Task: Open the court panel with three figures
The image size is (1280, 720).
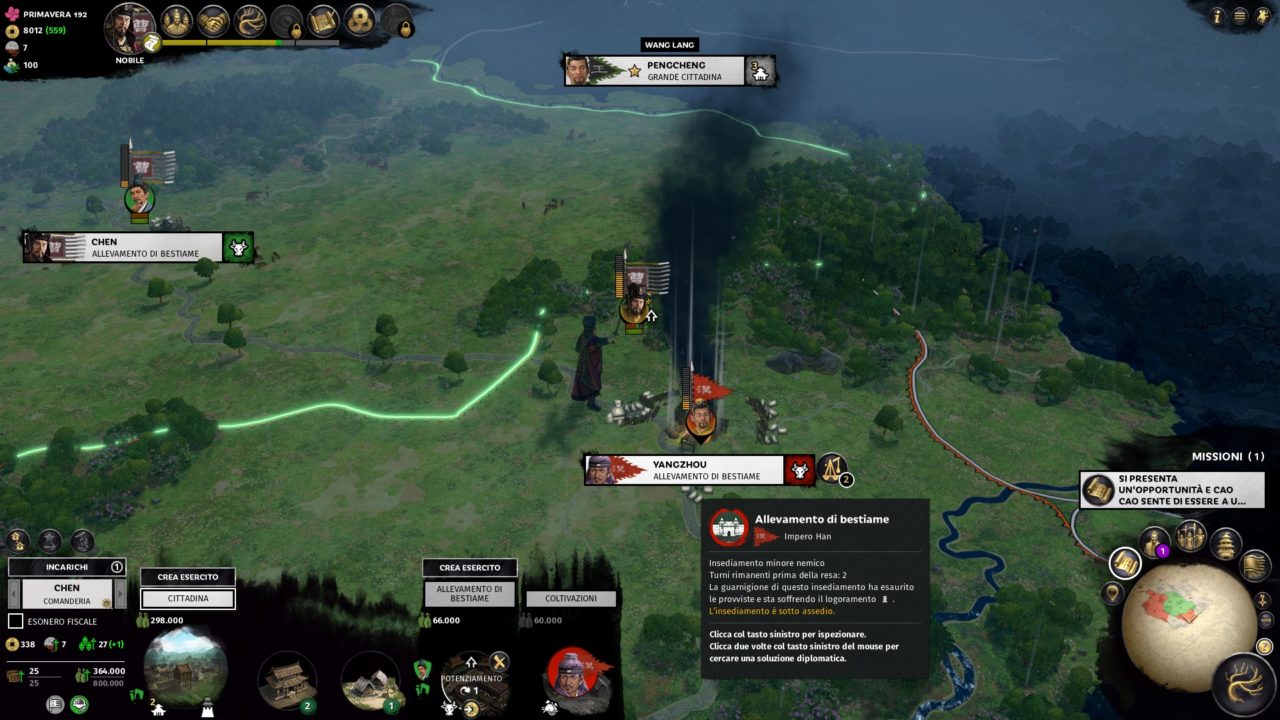Action: (177, 20)
